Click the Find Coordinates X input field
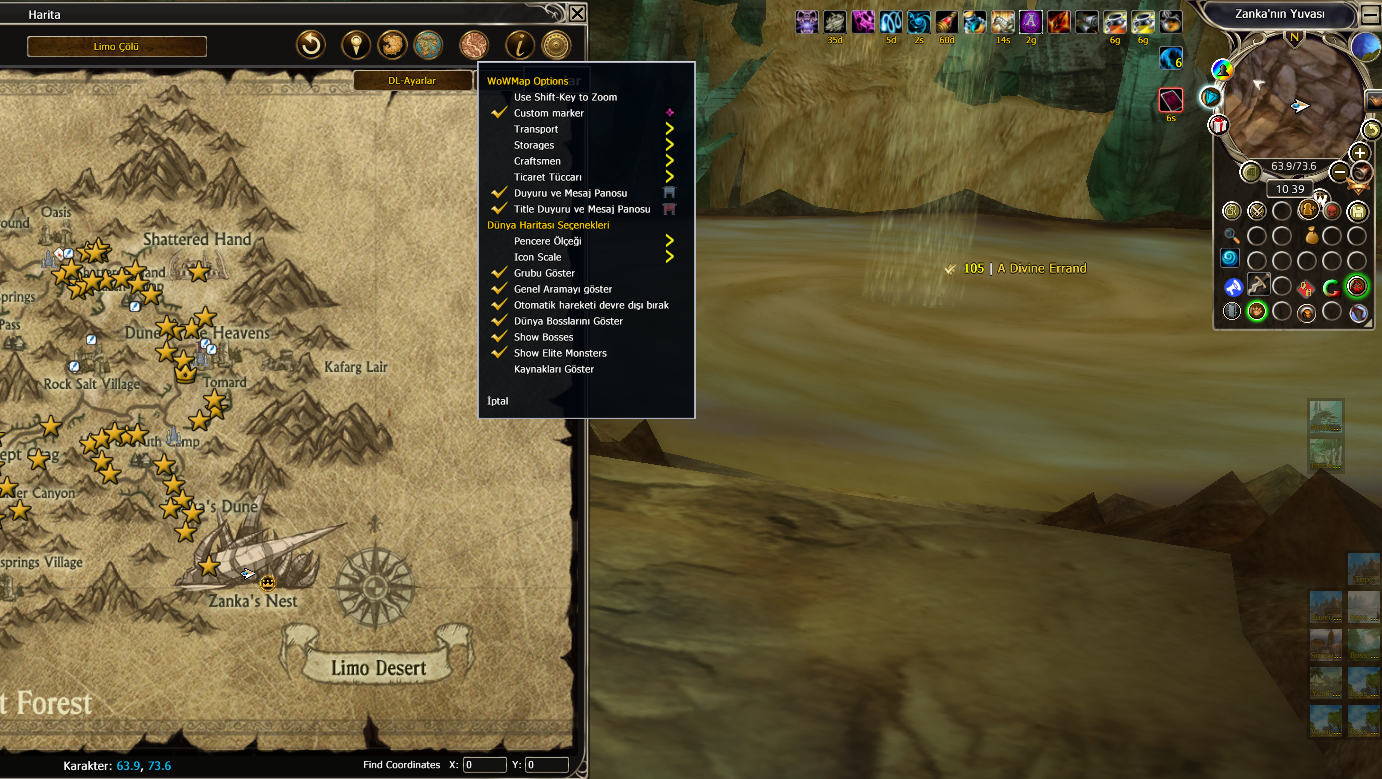The height and width of the screenshot is (779, 1382). pos(485,765)
